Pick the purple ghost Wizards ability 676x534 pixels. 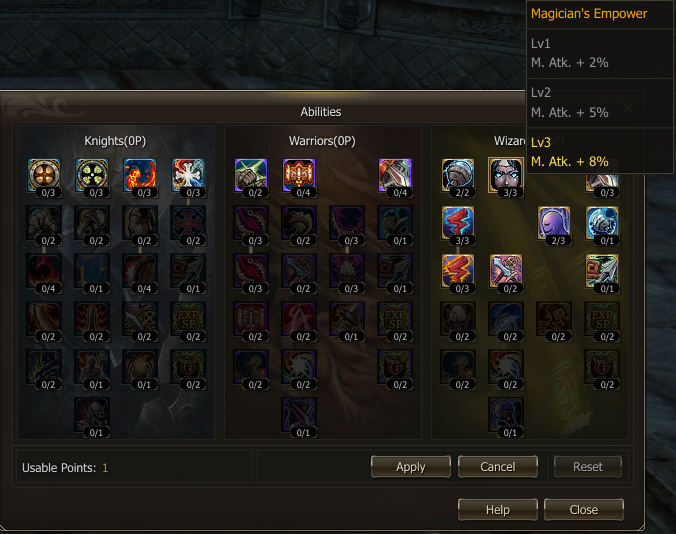(x=553, y=222)
